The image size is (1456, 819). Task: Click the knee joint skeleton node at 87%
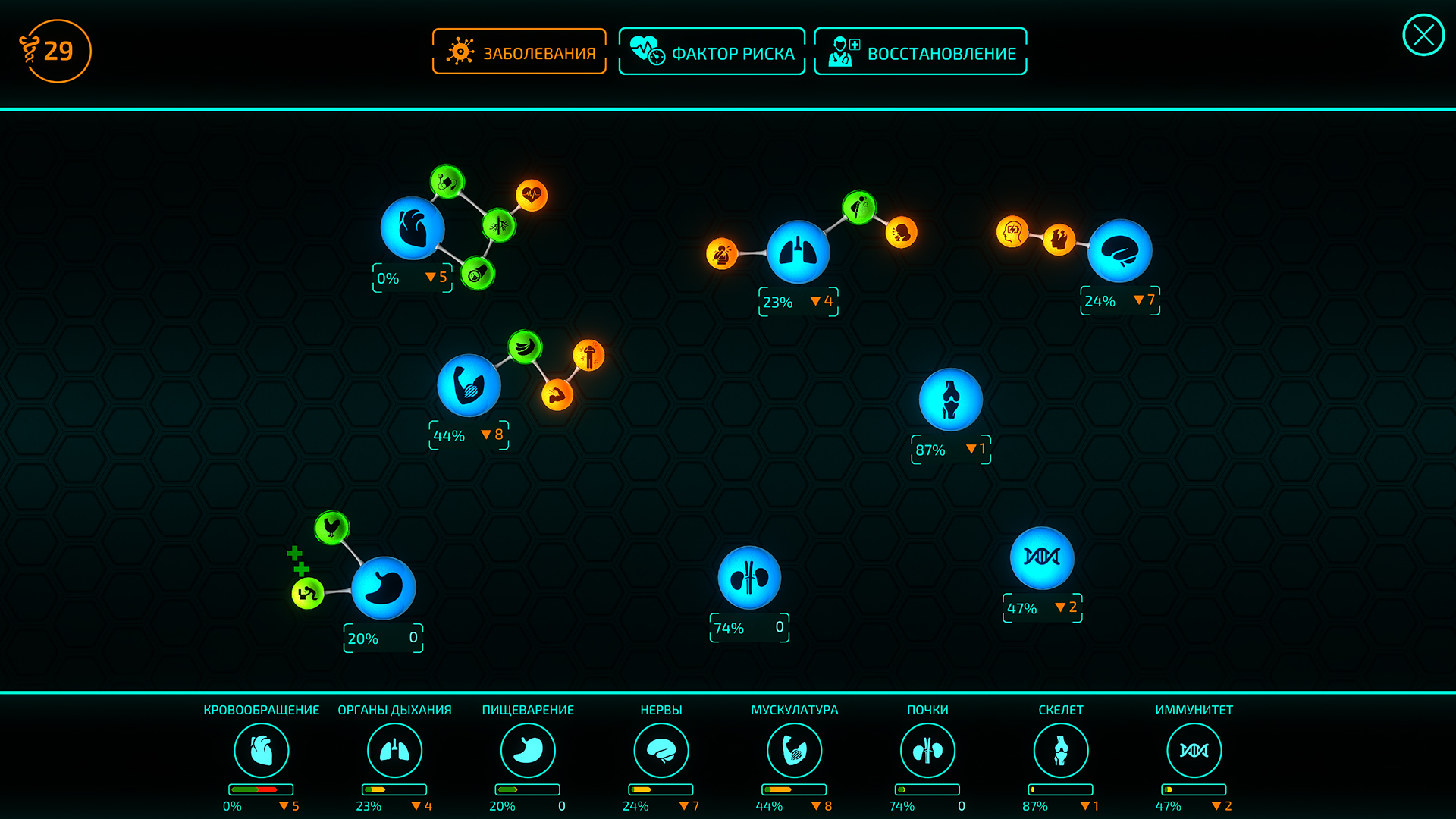pyautogui.click(x=950, y=400)
